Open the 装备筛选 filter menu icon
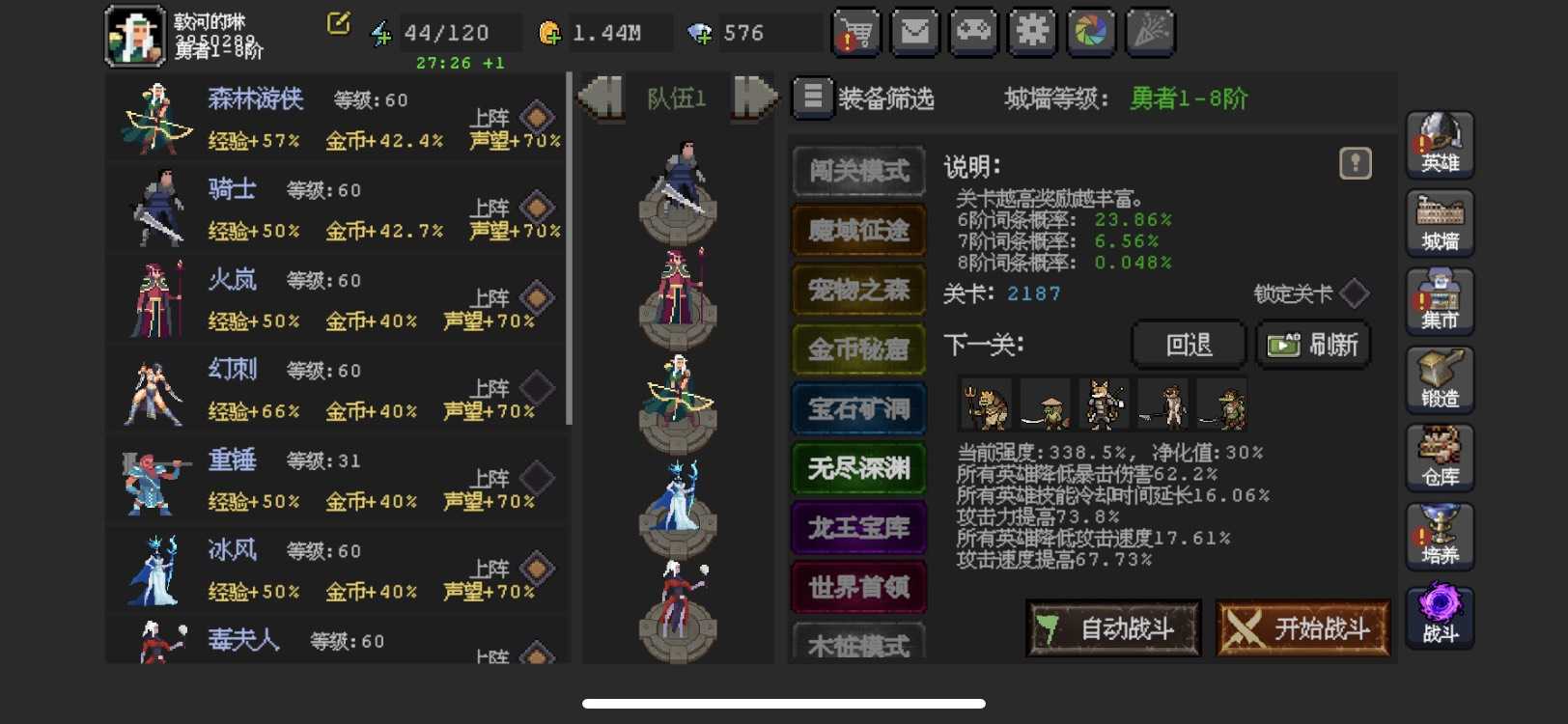 click(812, 97)
